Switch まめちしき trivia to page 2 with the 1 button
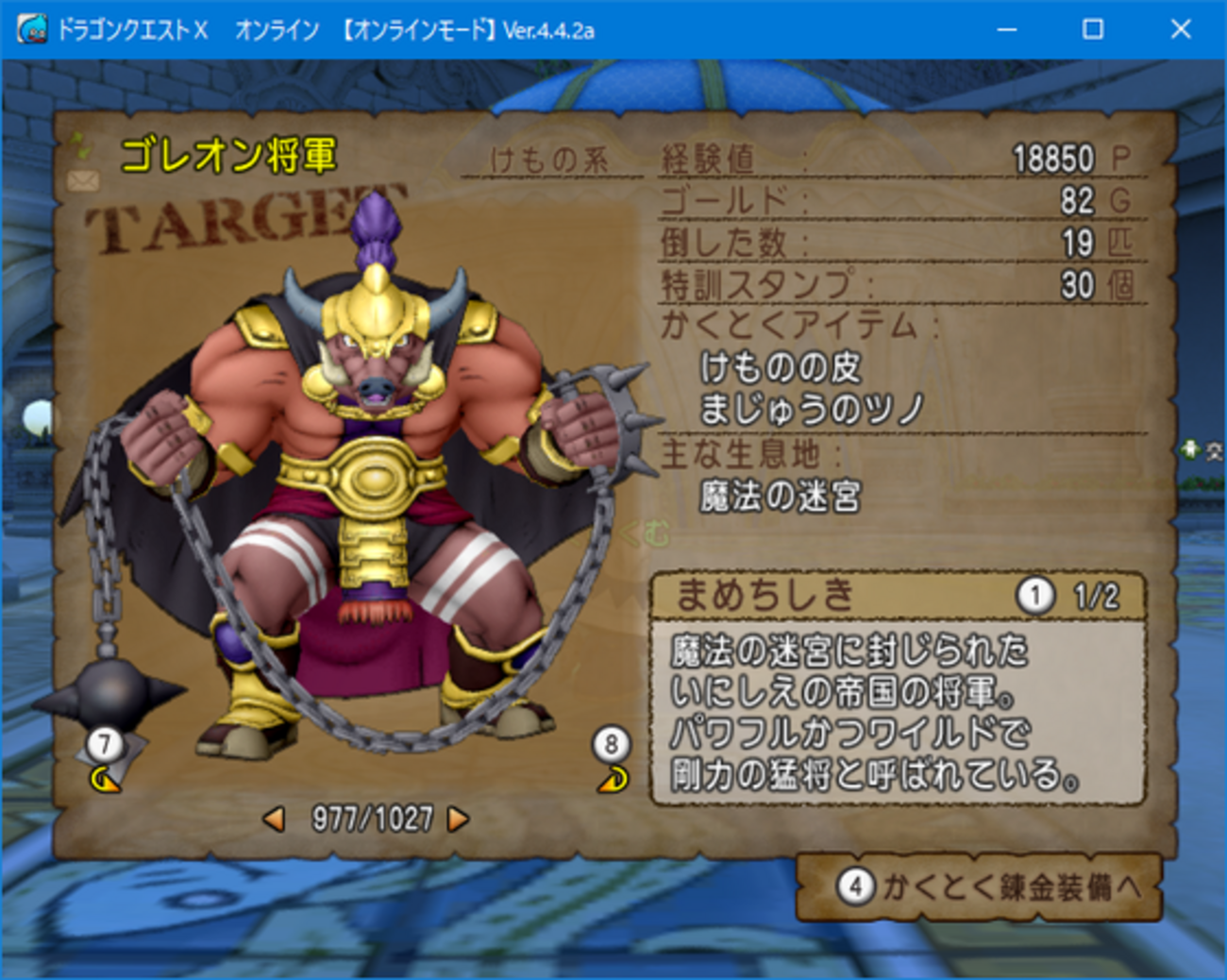Viewport: 1227px width, 980px height. 1035,595
